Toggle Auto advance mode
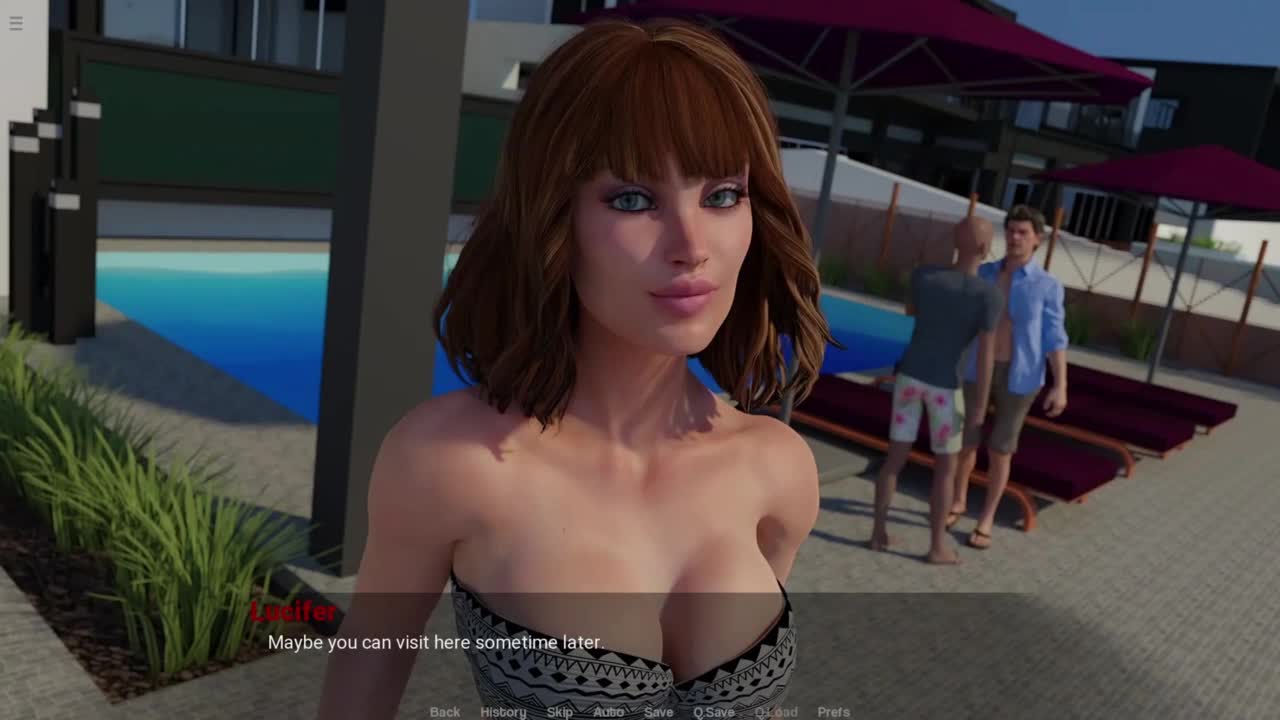The height and width of the screenshot is (720, 1280). pyautogui.click(x=608, y=712)
